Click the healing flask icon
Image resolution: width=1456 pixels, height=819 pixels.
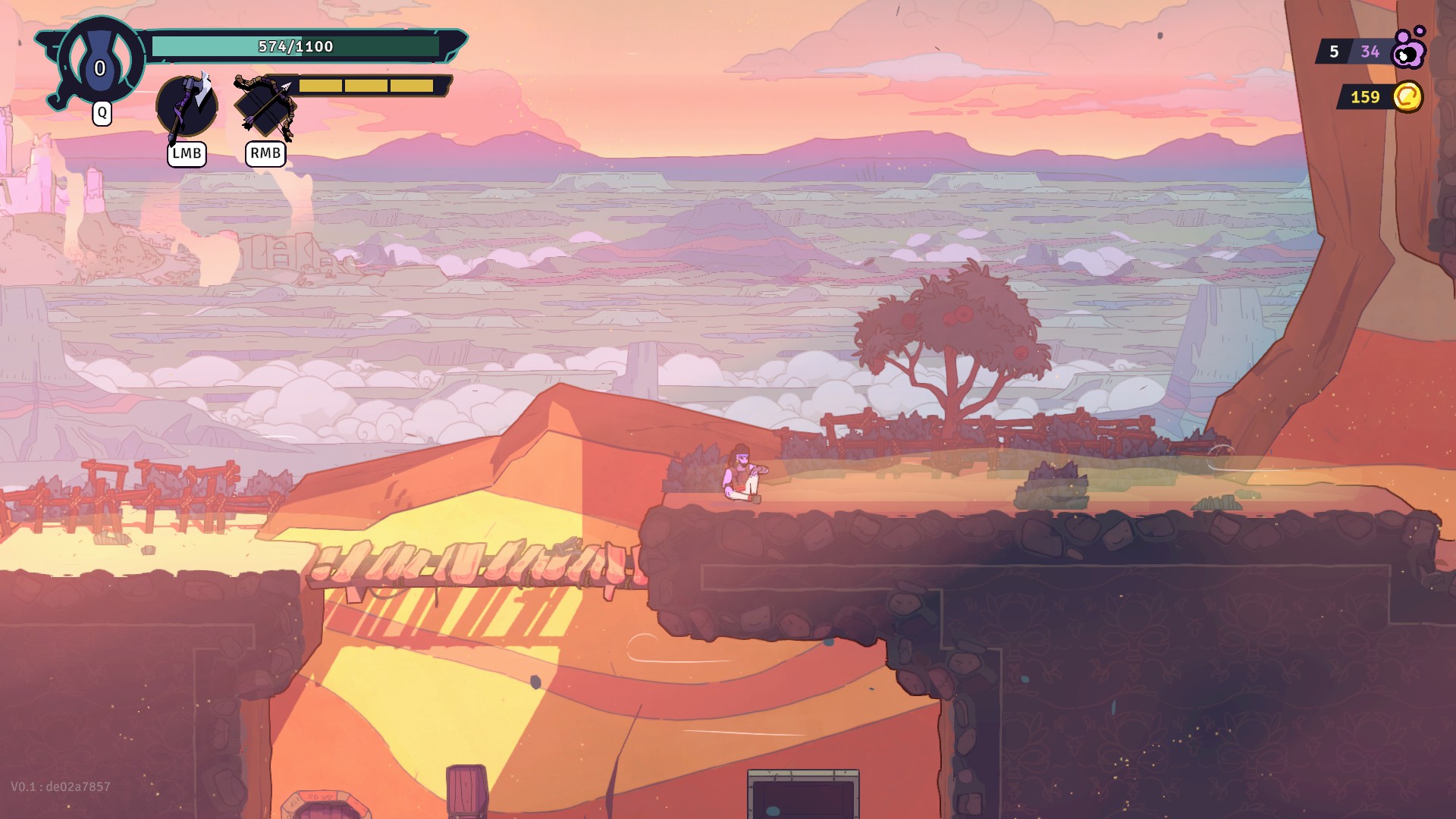tap(100, 61)
